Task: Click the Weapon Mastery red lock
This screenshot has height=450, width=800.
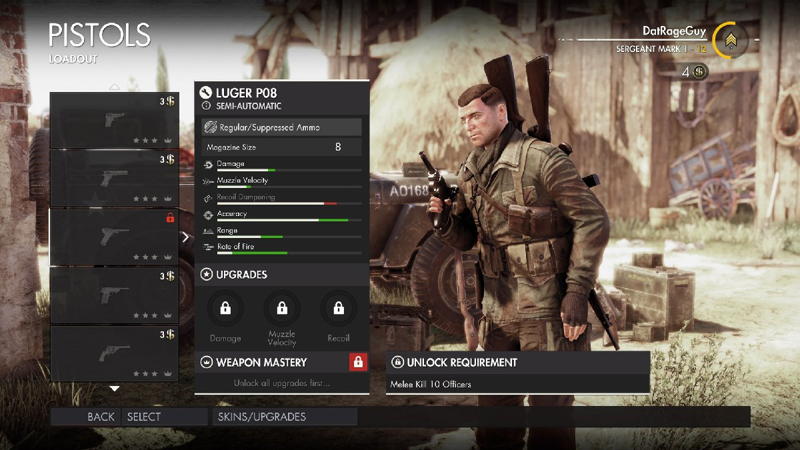Action: point(357,362)
